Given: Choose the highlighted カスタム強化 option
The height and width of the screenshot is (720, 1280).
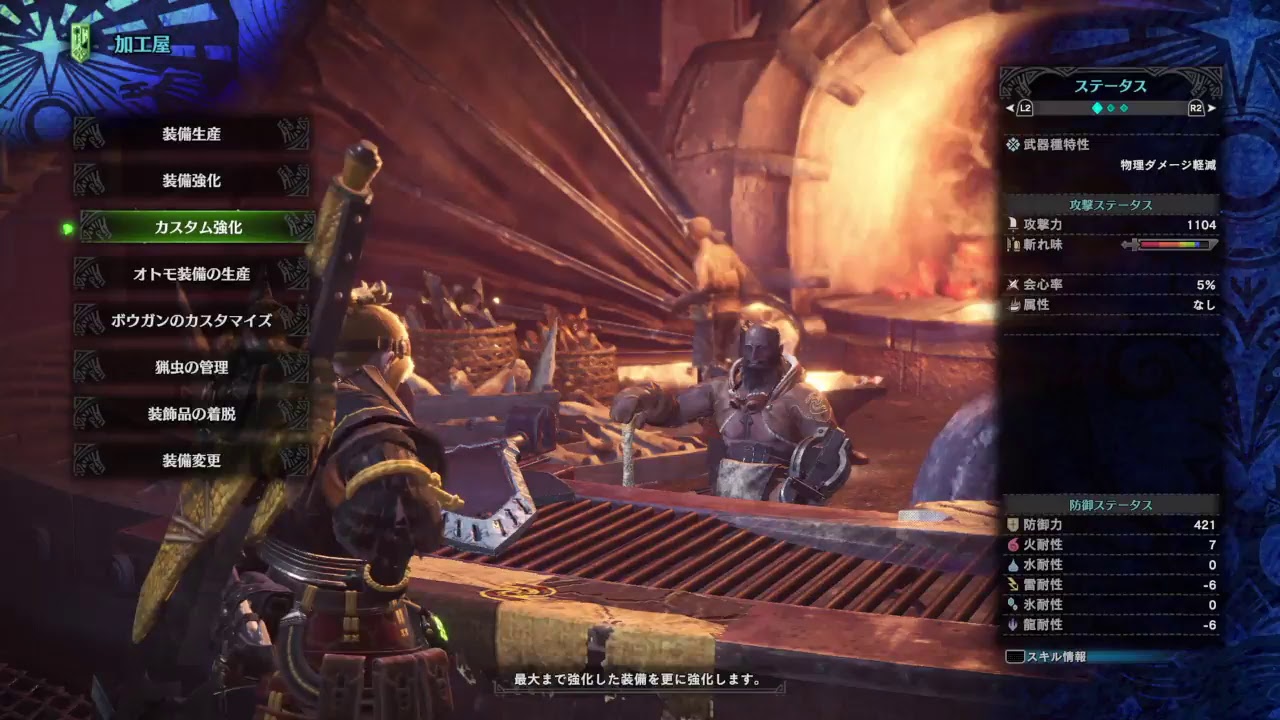Looking at the screenshot, I should click(x=197, y=227).
